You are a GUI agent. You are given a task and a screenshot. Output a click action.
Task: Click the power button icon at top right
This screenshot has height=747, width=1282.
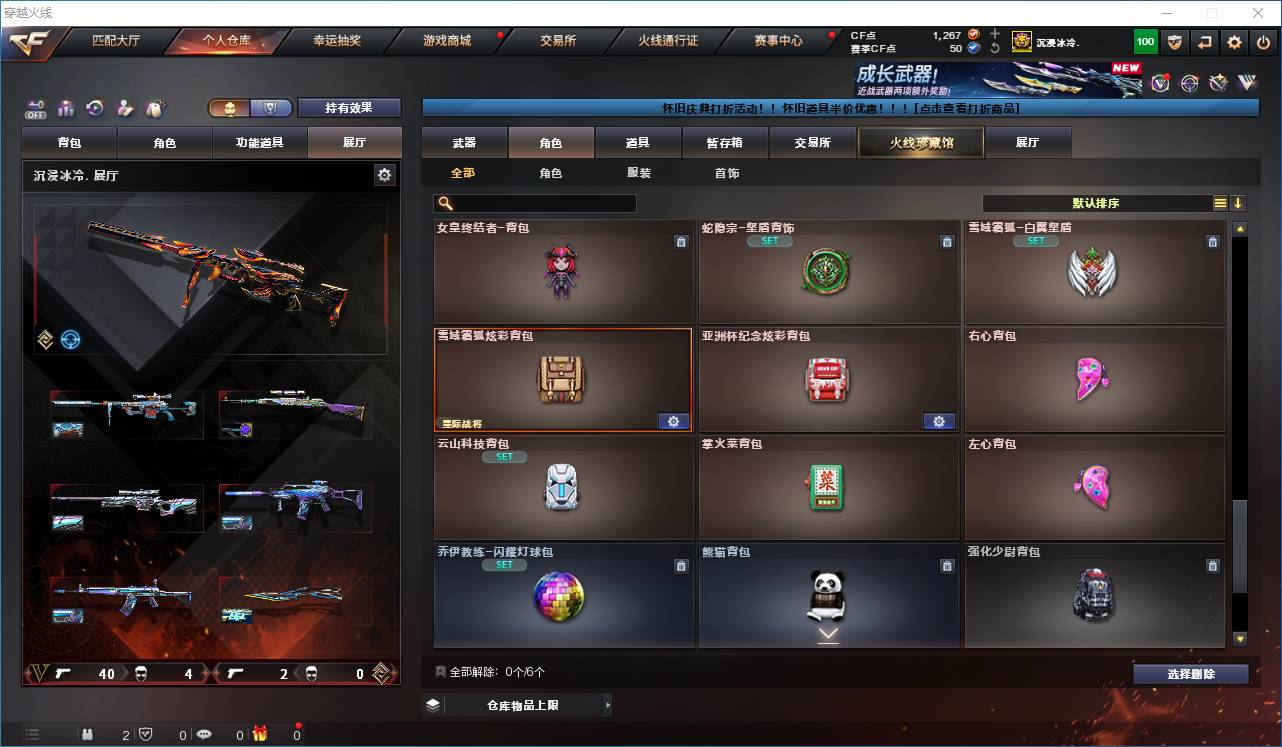tap(1261, 41)
